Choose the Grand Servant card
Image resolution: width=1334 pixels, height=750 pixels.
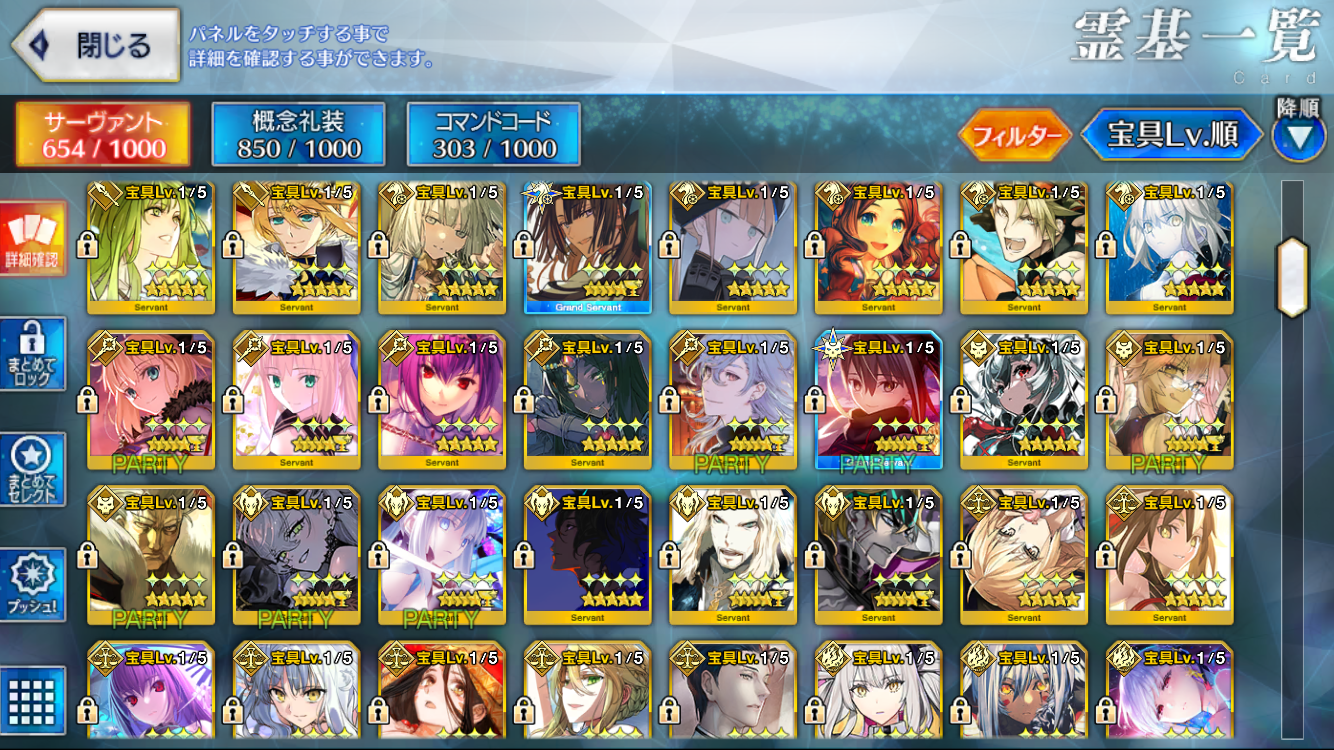(x=587, y=247)
